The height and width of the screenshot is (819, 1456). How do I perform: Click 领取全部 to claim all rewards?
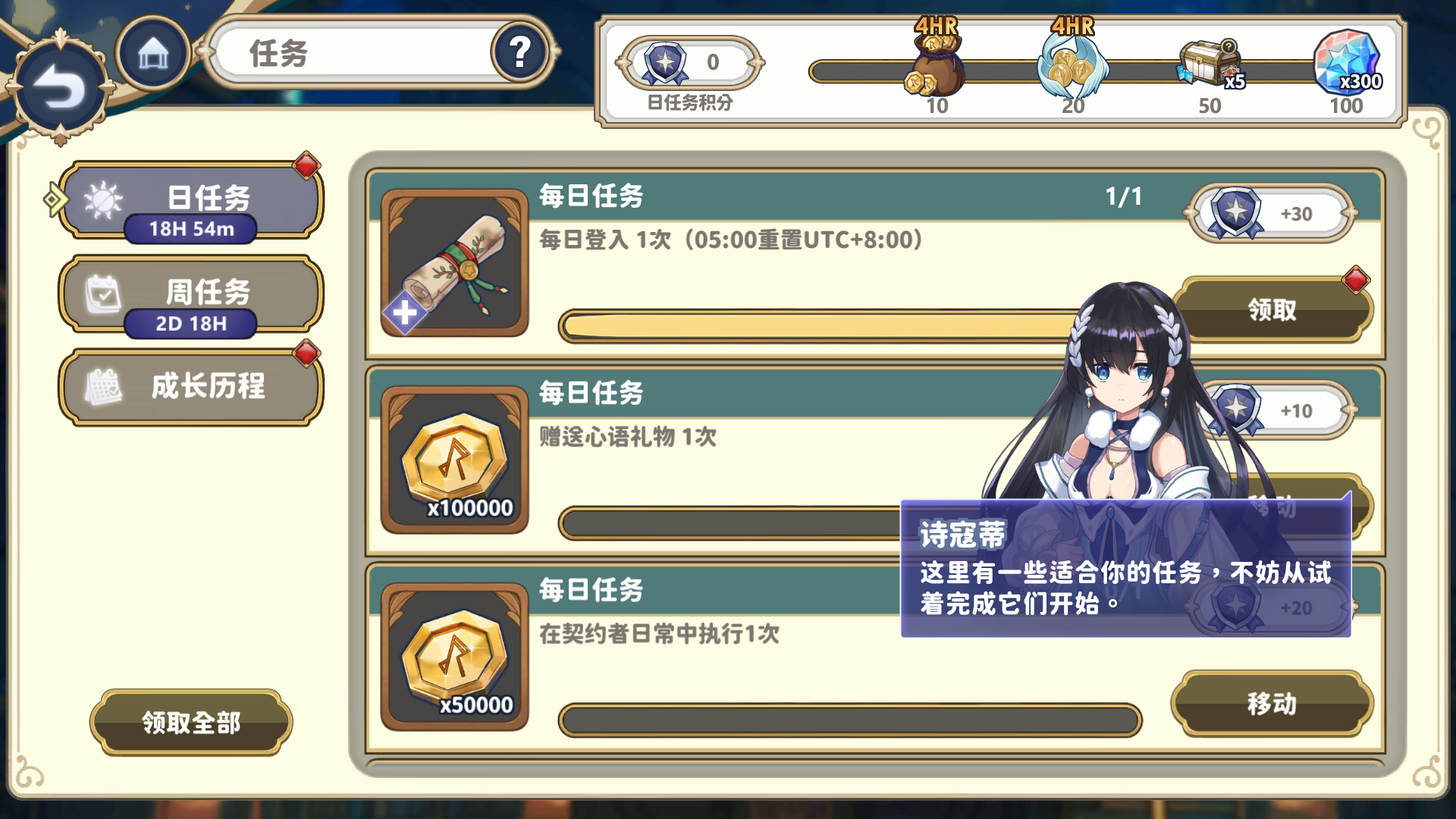[x=190, y=723]
